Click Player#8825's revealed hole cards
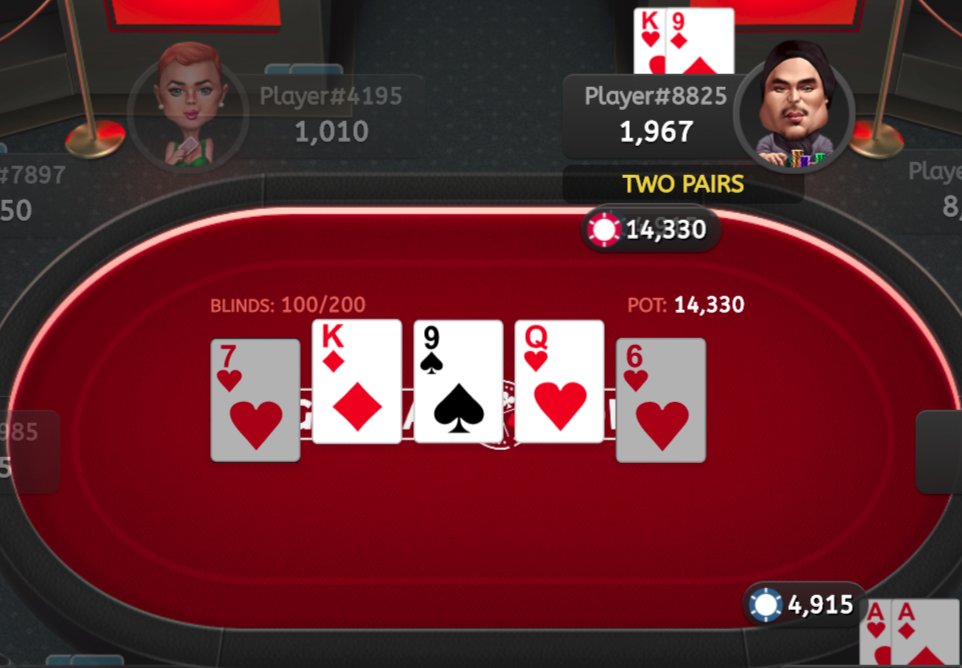This screenshot has height=668, width=962. click(684, 40)
